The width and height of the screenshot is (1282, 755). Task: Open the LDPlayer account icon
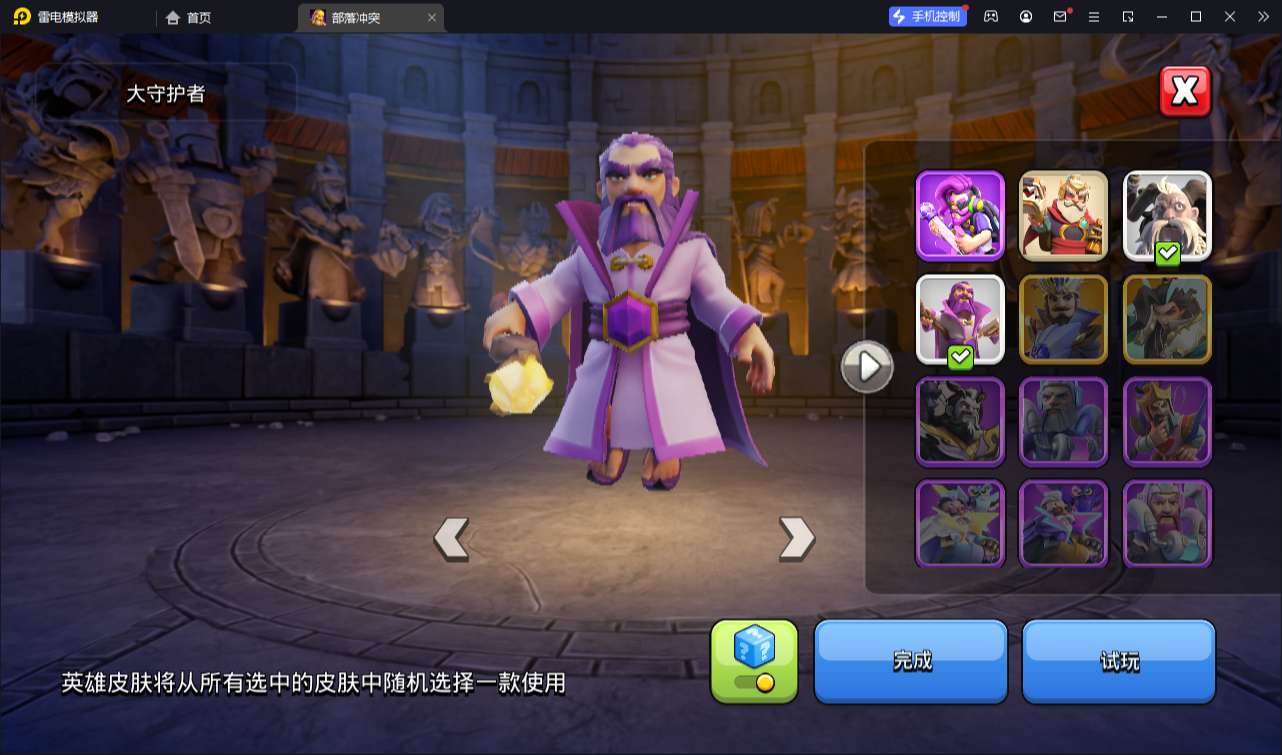click(1025, 16)
